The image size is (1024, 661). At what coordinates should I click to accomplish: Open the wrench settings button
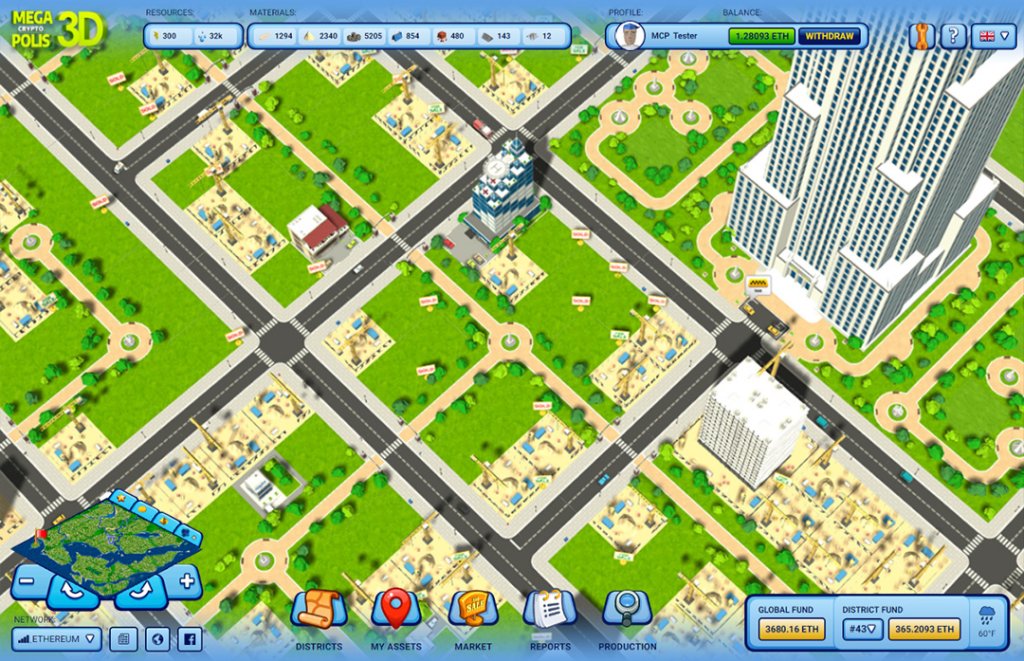pyautogui.click(x=921, y=36)
